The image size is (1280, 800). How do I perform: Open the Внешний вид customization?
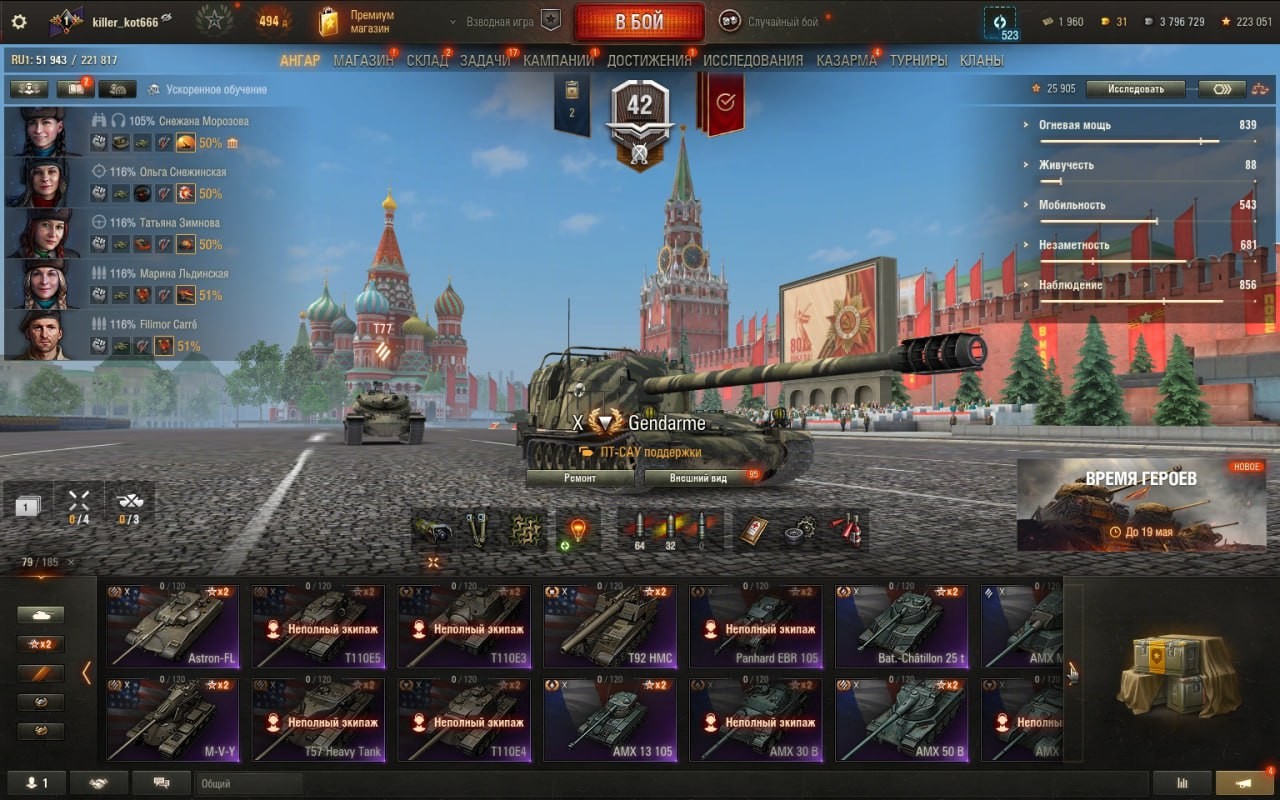699,478
